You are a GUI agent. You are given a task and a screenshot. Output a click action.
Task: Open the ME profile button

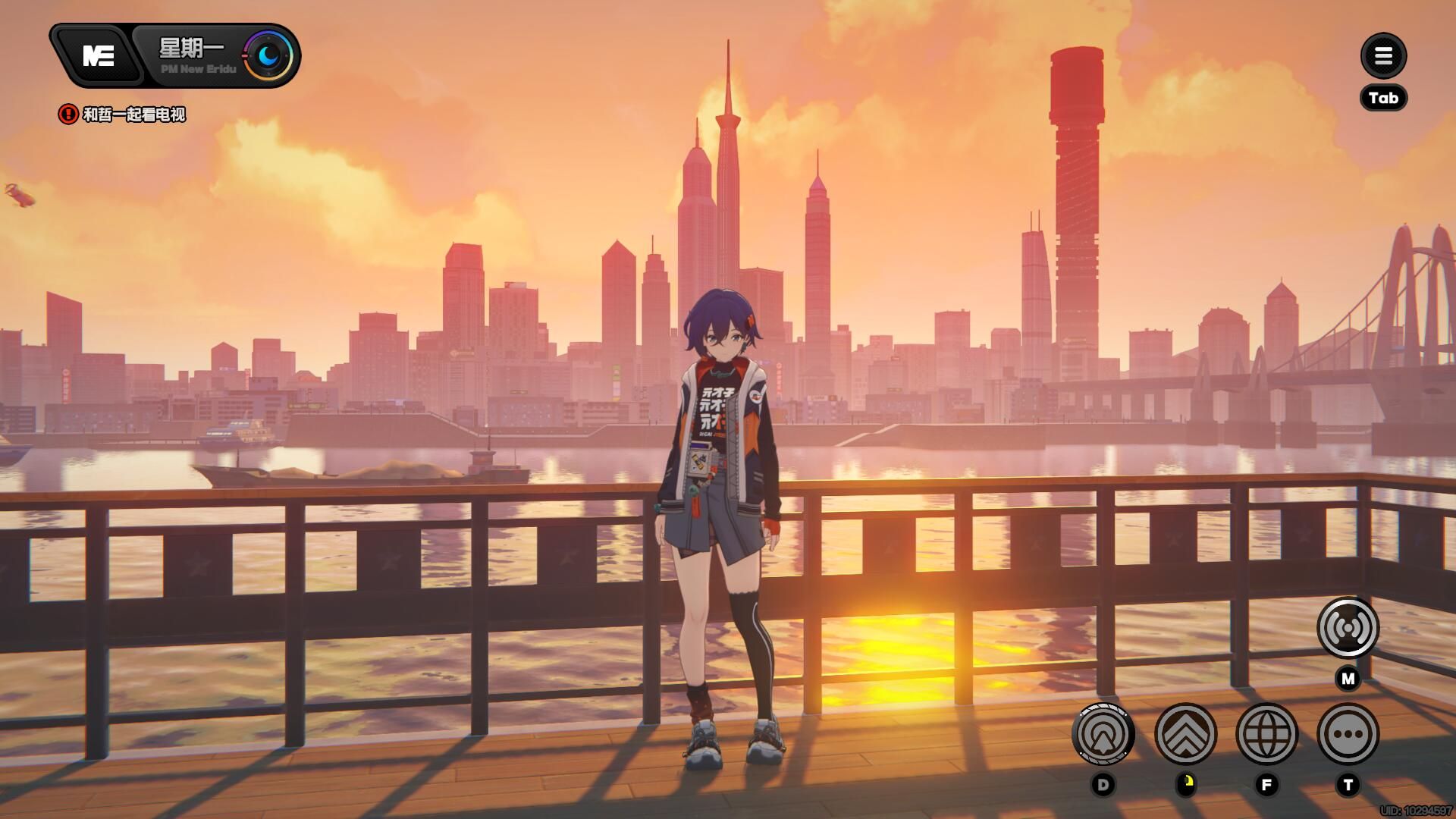98,55
